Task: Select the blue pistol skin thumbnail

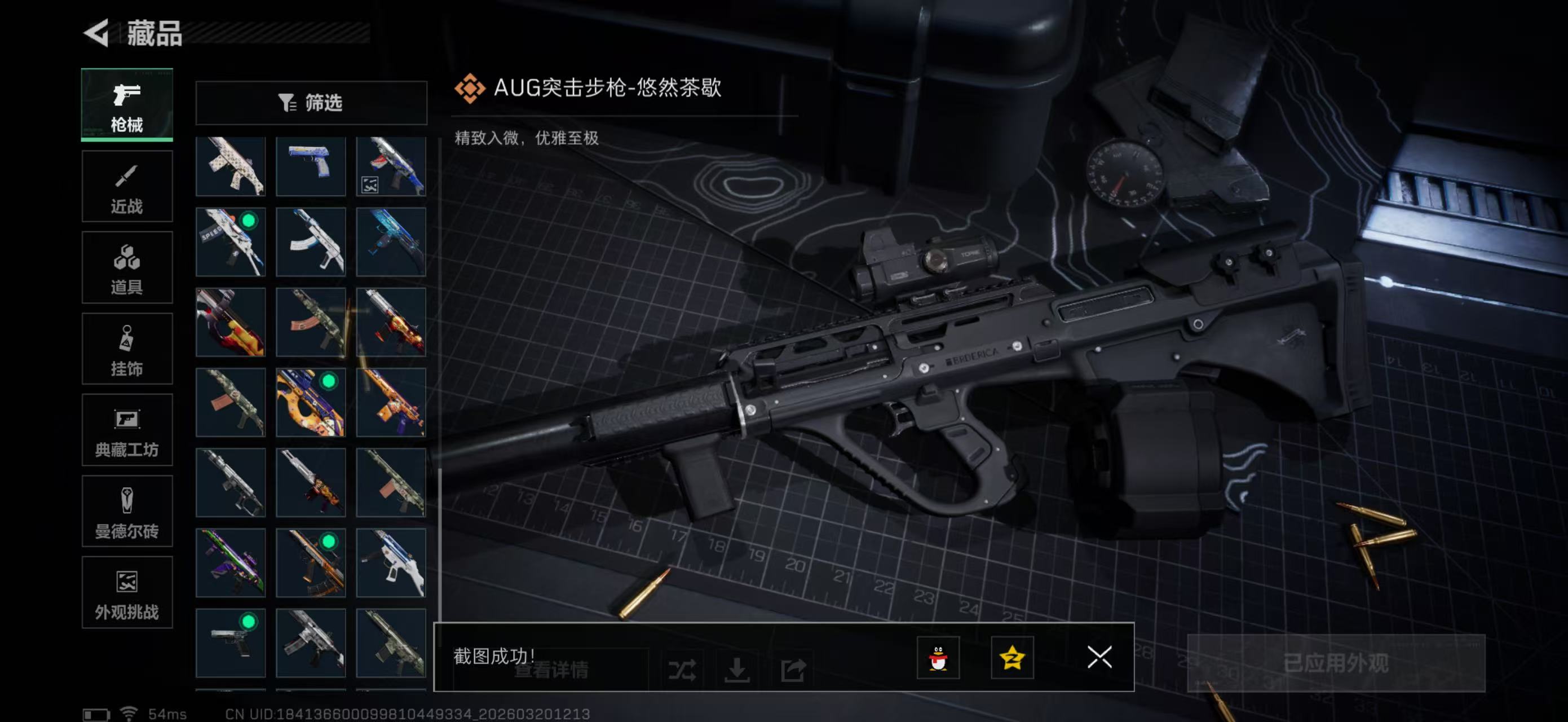Action: click(x=311, y=166)
